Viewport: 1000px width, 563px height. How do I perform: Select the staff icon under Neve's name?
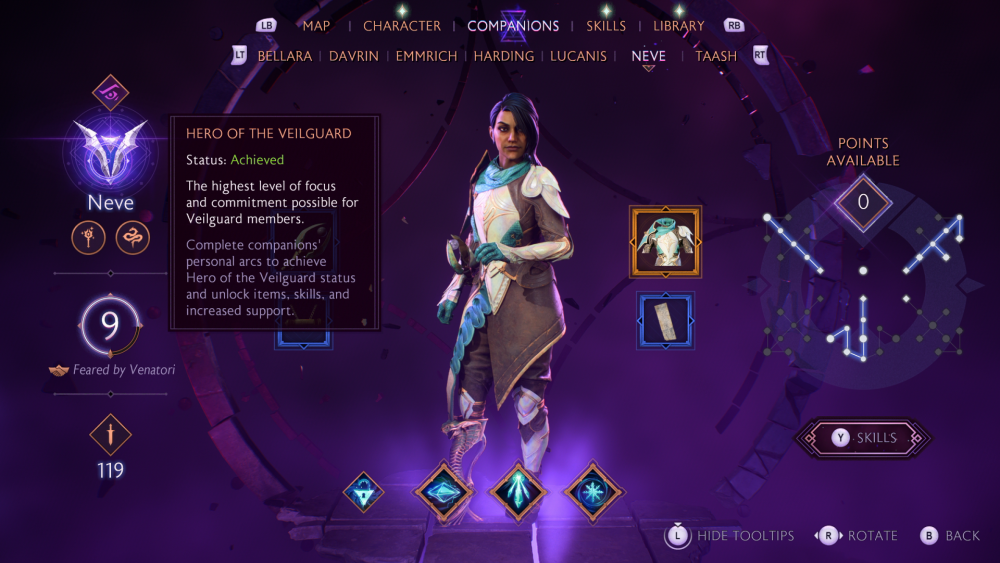pos(88,238)
